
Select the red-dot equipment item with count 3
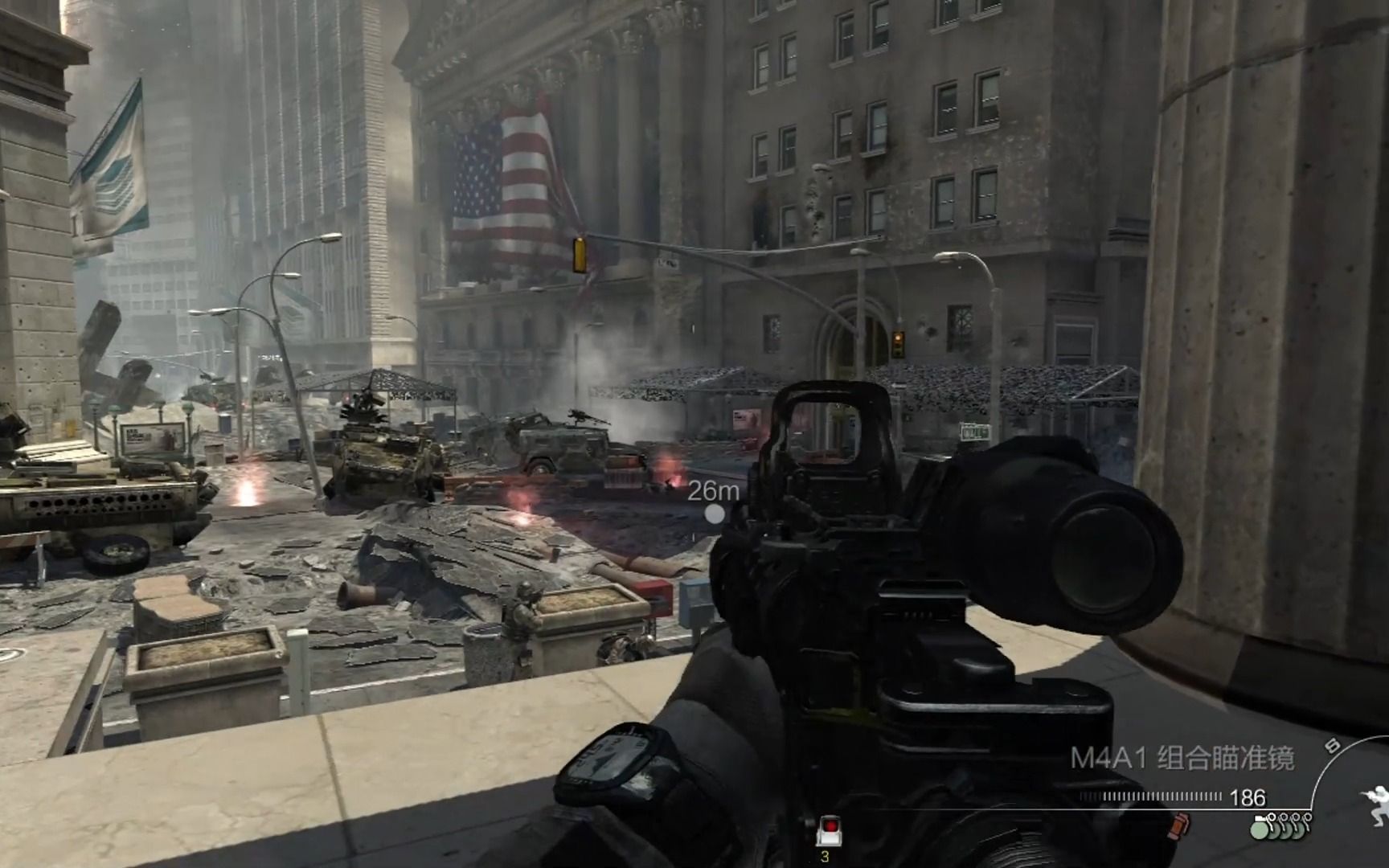[x=827, y=829]
